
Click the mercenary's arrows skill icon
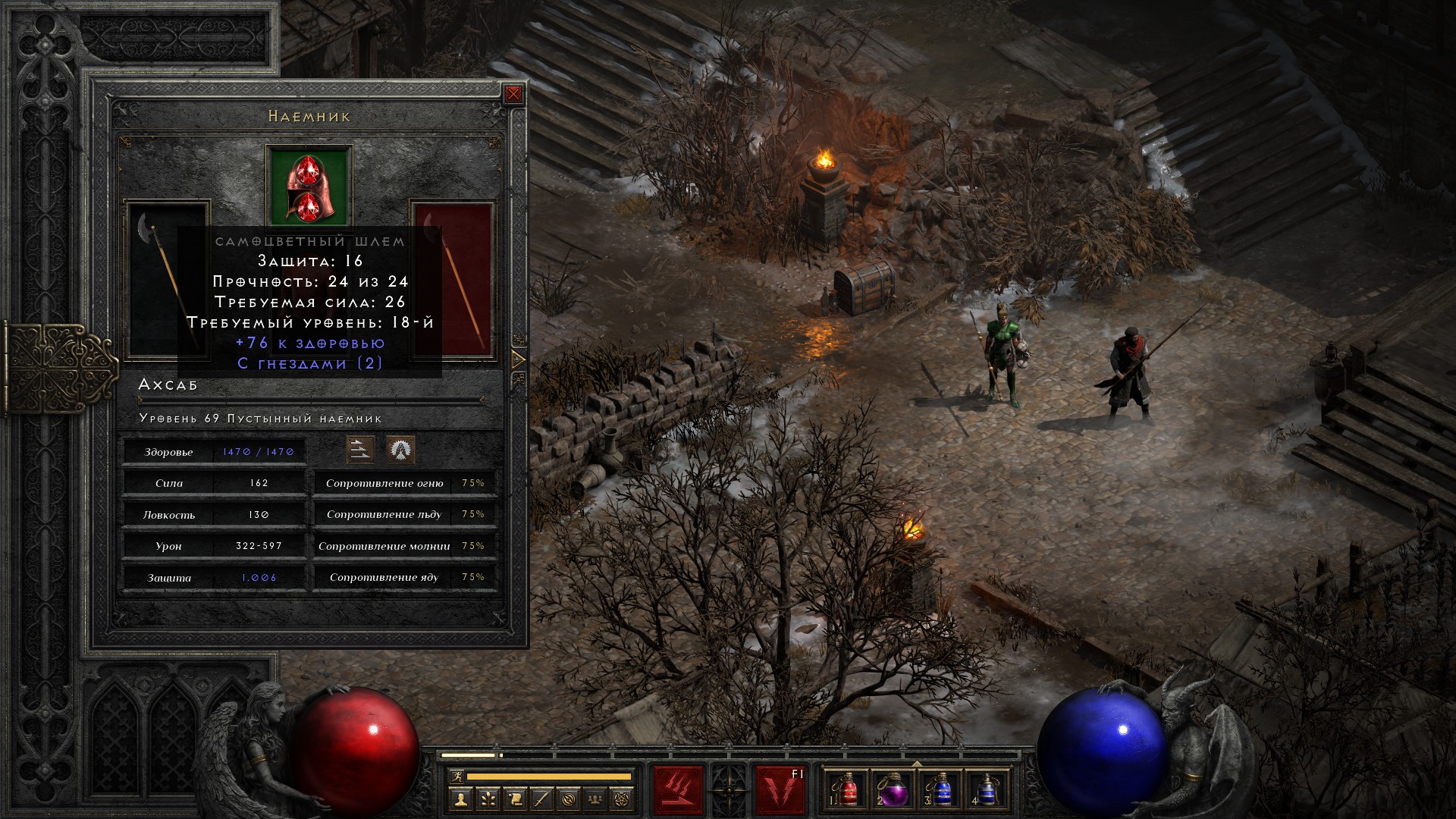pos(360,450)
